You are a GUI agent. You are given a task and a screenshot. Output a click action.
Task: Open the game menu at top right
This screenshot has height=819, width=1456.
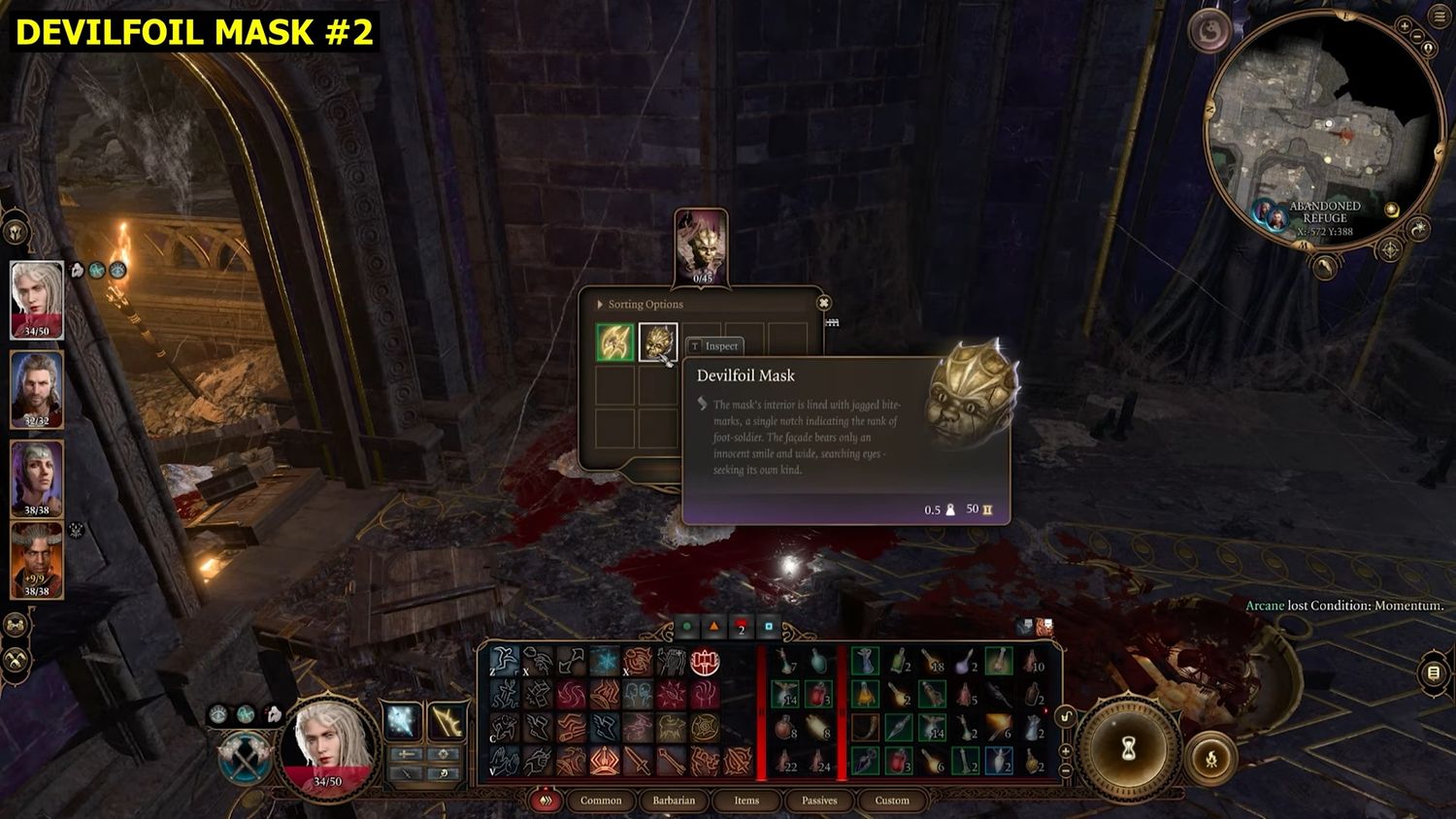[1439, 16]
